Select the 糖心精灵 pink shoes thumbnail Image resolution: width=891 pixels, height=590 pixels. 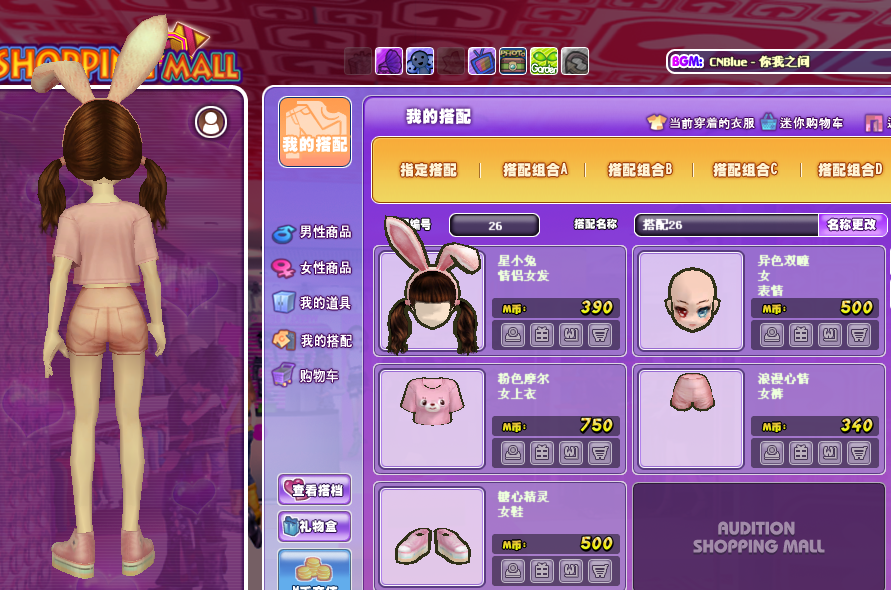click(432, 536)
